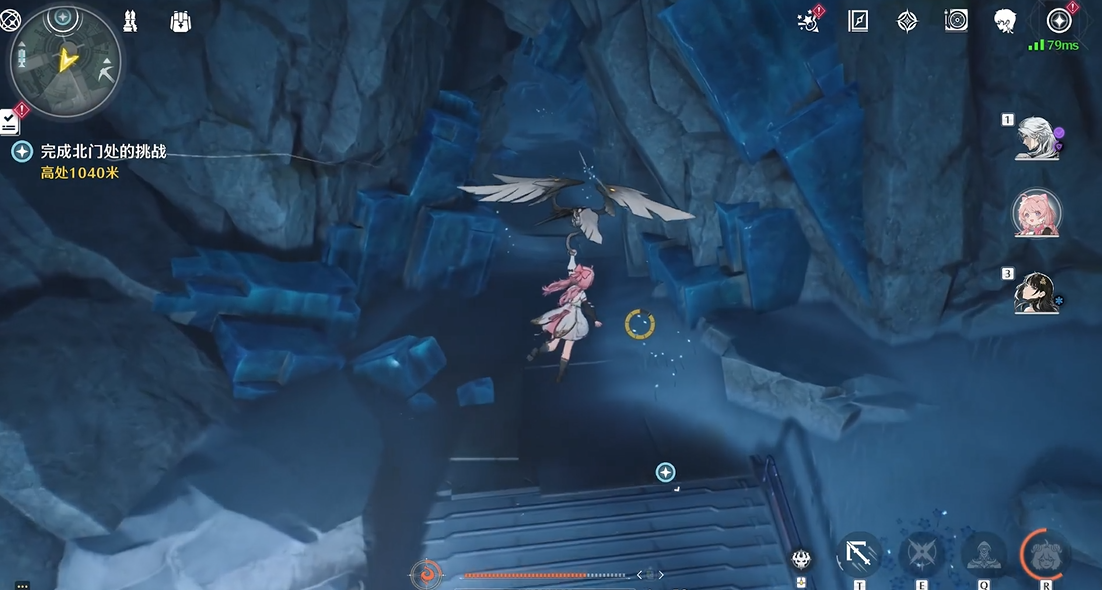This screenshot has width=1102, height=590.
Task: Switch to dark-haired character in slot 3
Action: [x=1036, y=291]
